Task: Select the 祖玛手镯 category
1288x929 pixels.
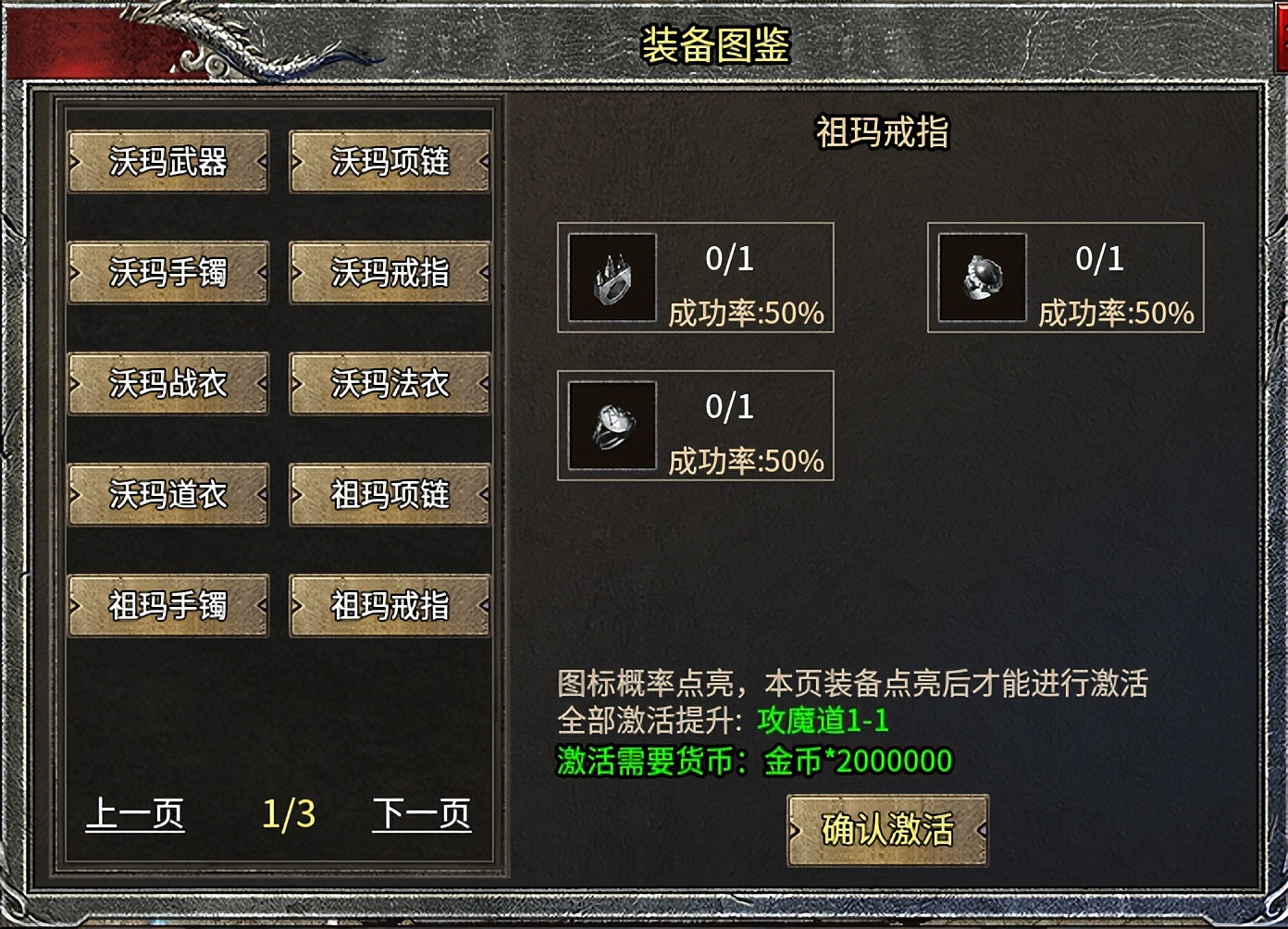Action: tap(168, 606)
